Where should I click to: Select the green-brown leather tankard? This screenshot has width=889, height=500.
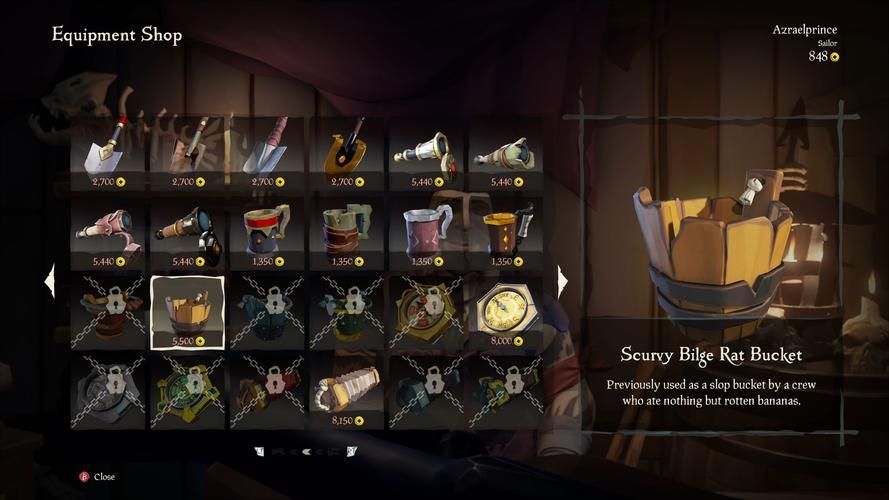(x=347, y=231)
